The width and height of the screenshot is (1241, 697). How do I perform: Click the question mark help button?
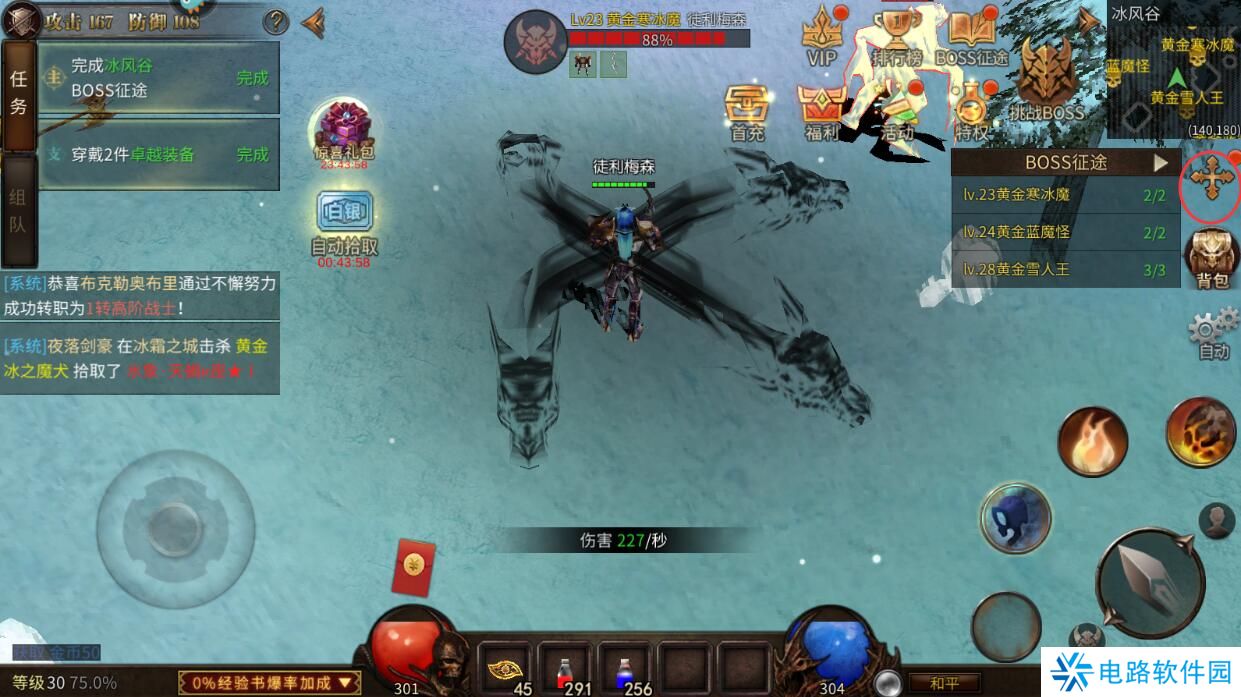(x=275, y=21)
